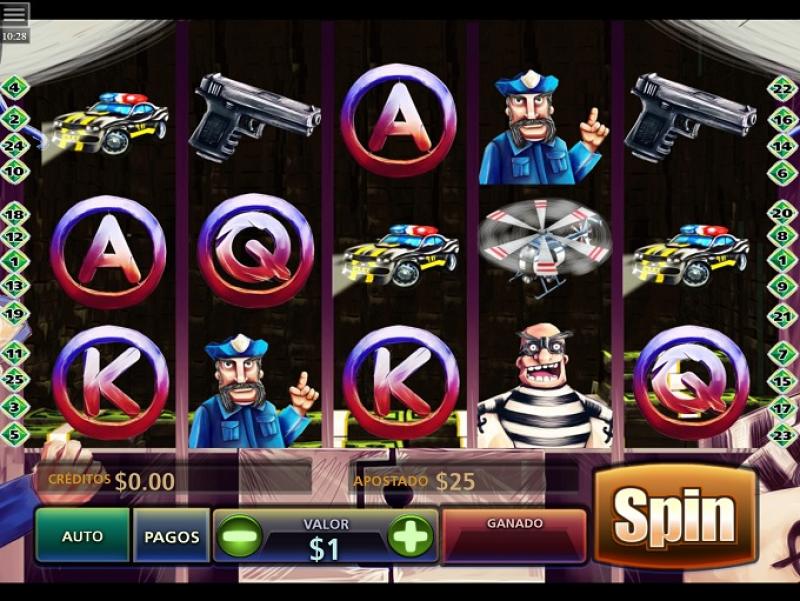The image size is (800, 601).
Task: Choose payline marker 18
Action: [x=14, y=213]
